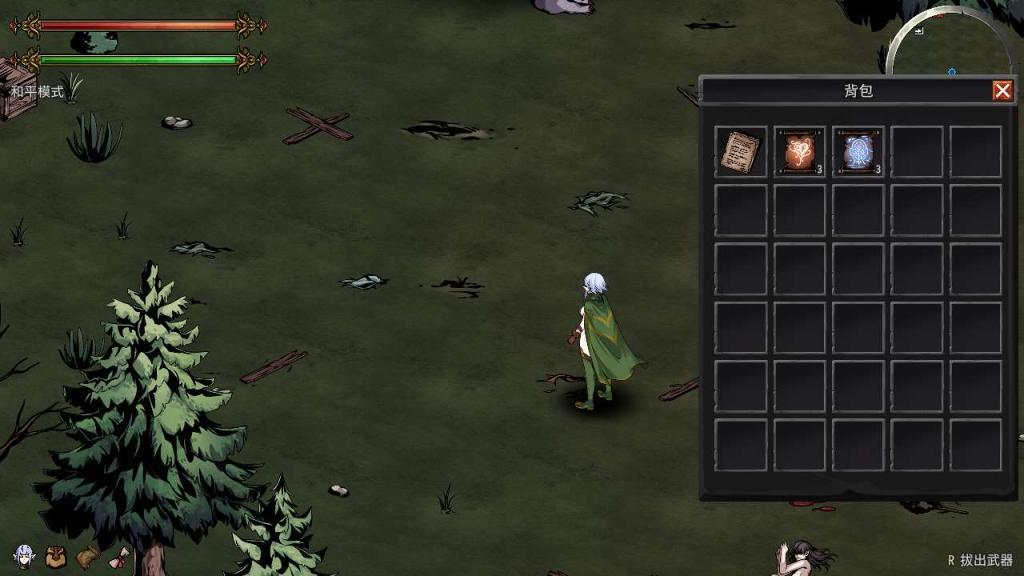Image resolution: width=1024 pixels, height=576 pixels.
Task: Close the 背包 backpack window
Action: coord(1002,91)
